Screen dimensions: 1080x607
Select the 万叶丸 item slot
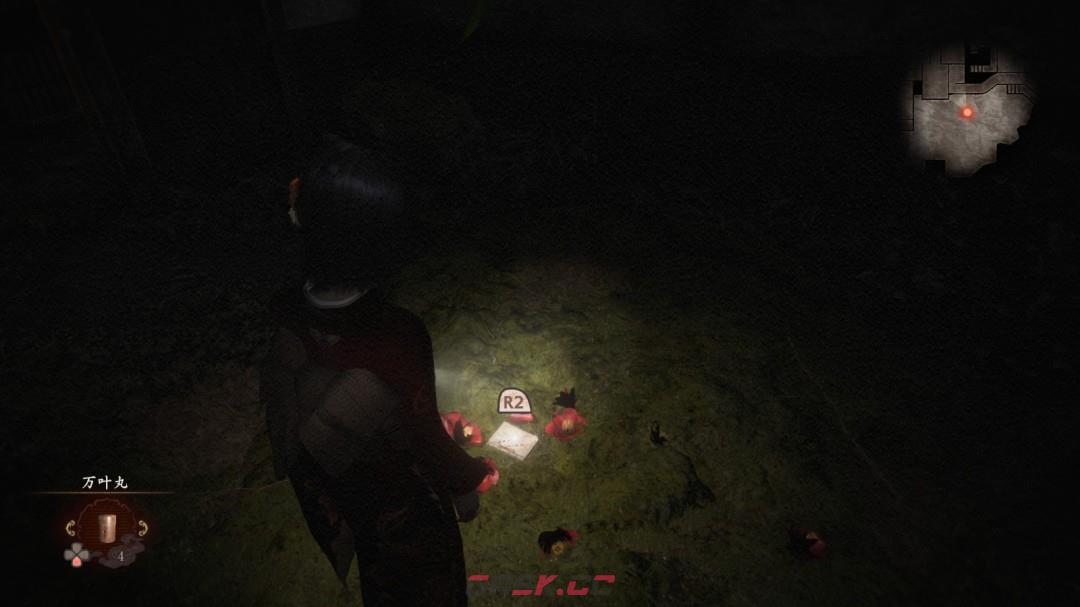[x=105, y=526]
